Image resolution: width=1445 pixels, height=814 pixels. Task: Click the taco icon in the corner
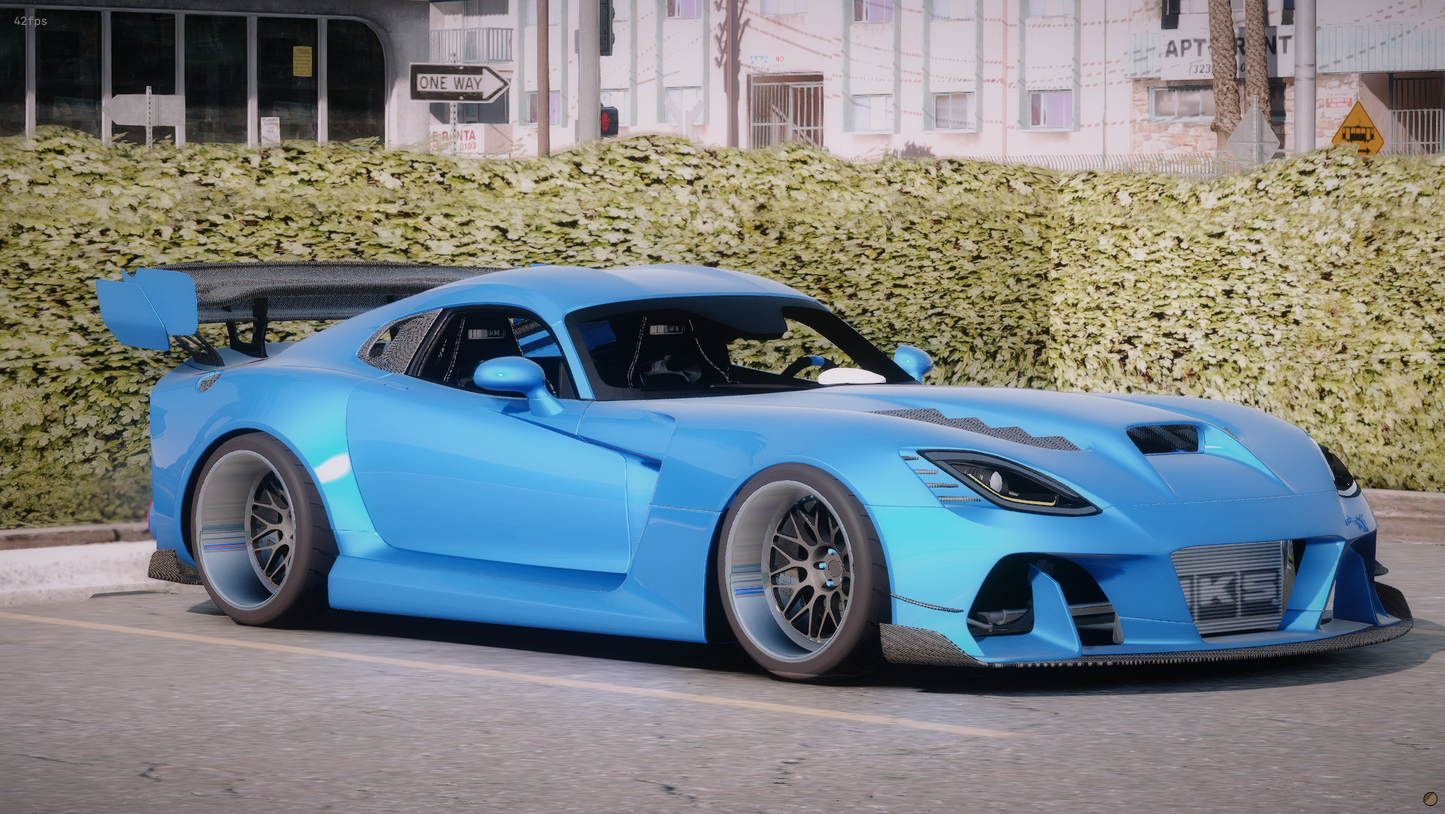1430,799
